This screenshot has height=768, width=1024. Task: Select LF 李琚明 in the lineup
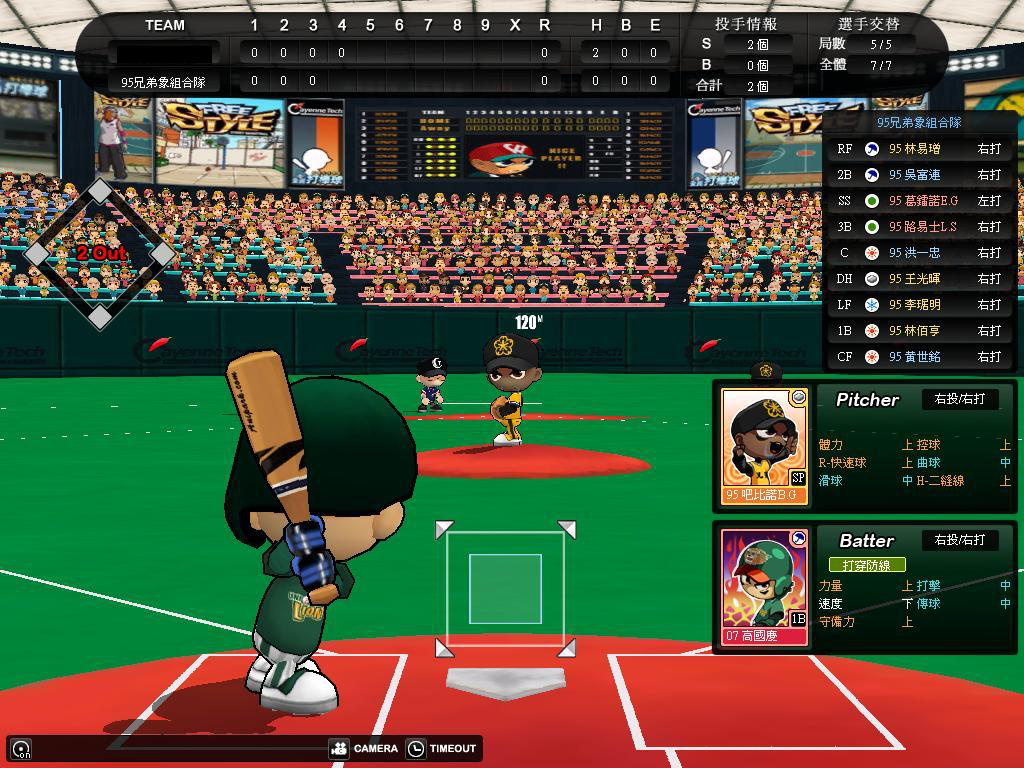coord(920,305)
